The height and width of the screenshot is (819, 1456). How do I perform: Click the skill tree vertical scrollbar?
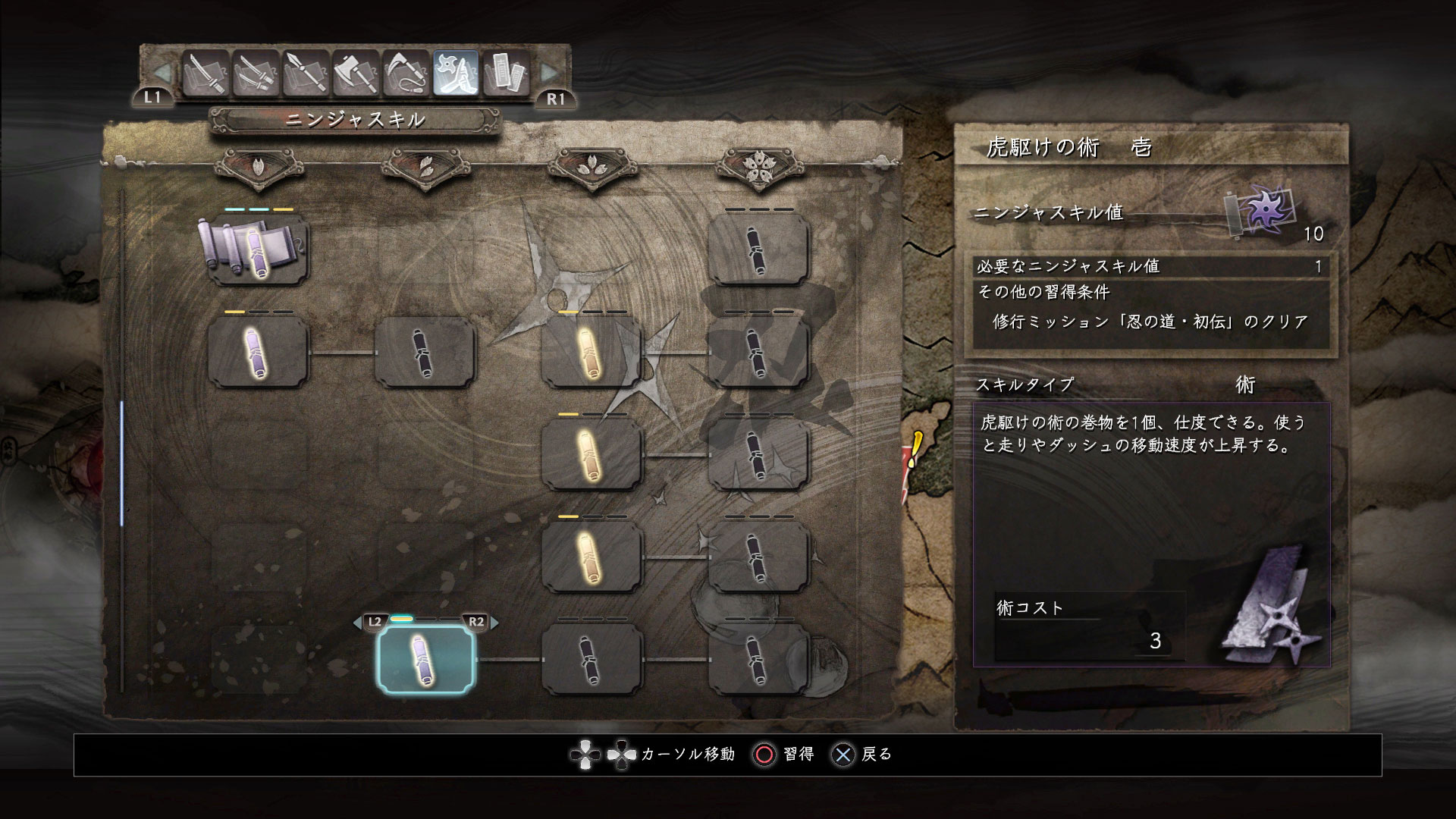tap(122, 463)
